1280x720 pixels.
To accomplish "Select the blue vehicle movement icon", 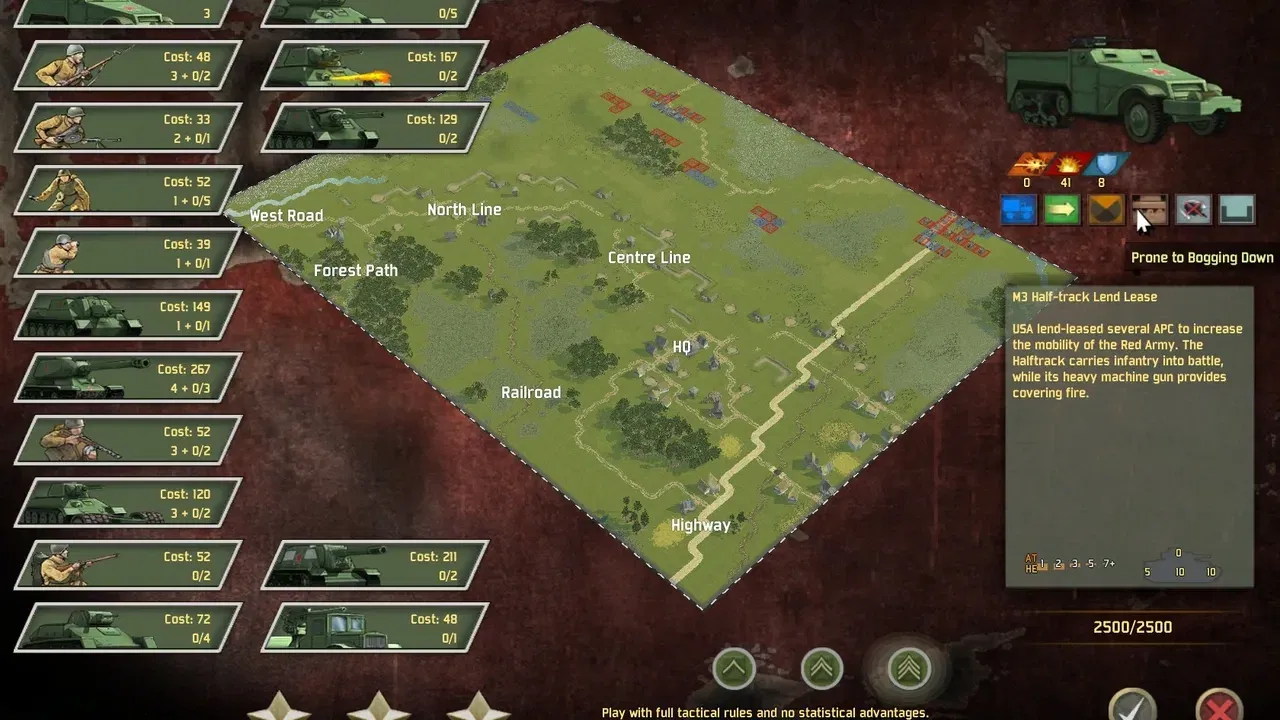I will tap(1018, 210).
